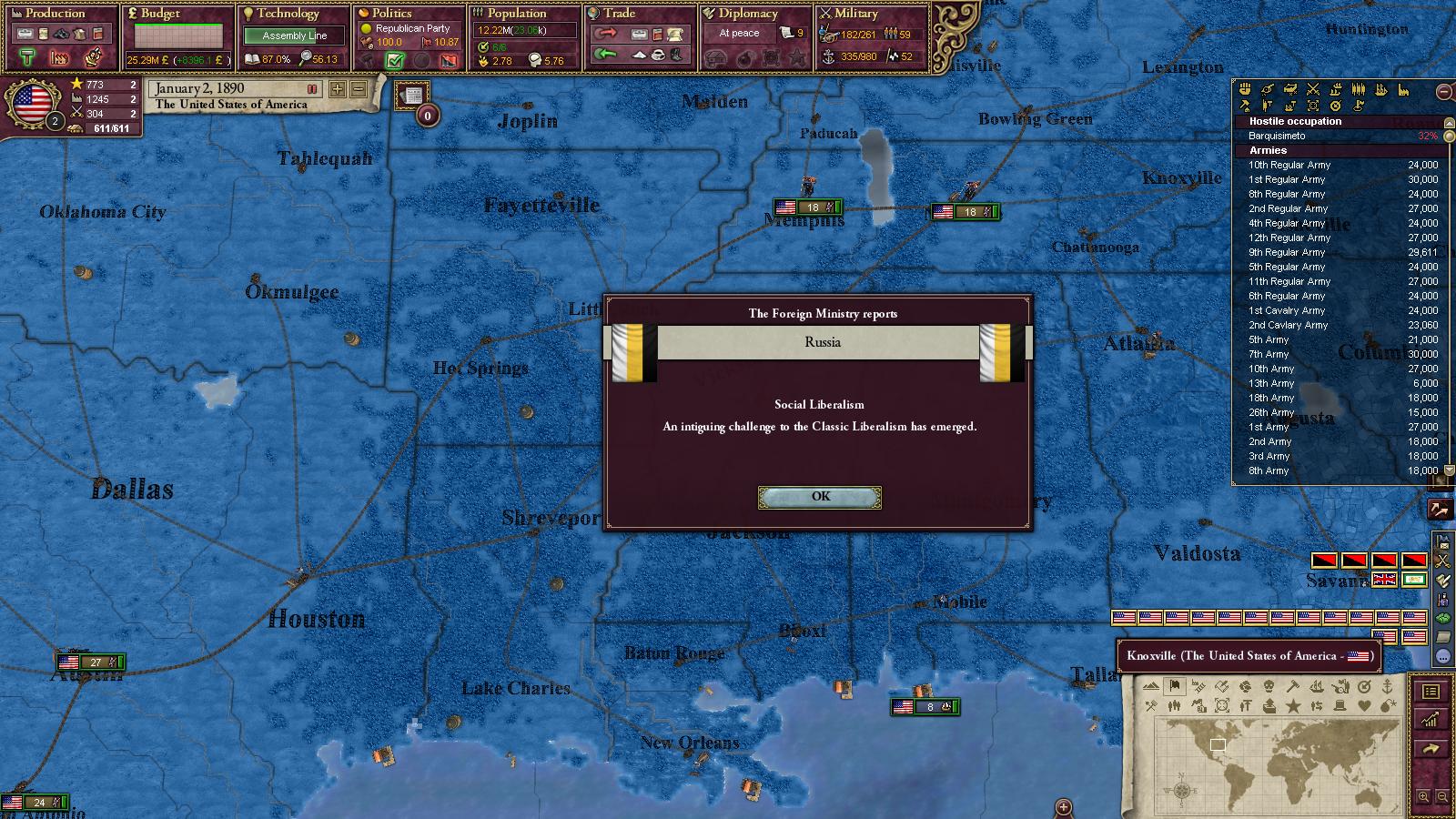
Task: Select the 27-unit army near Austin
Action: pyautogui.click(x=91, y=662)
